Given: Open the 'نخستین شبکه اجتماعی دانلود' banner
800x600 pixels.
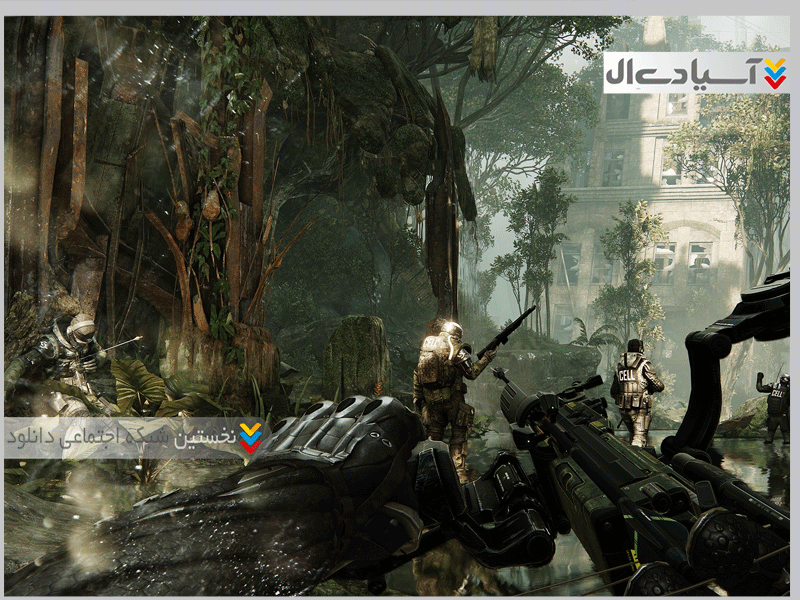Looking at the screenshot, I should 135,437.
